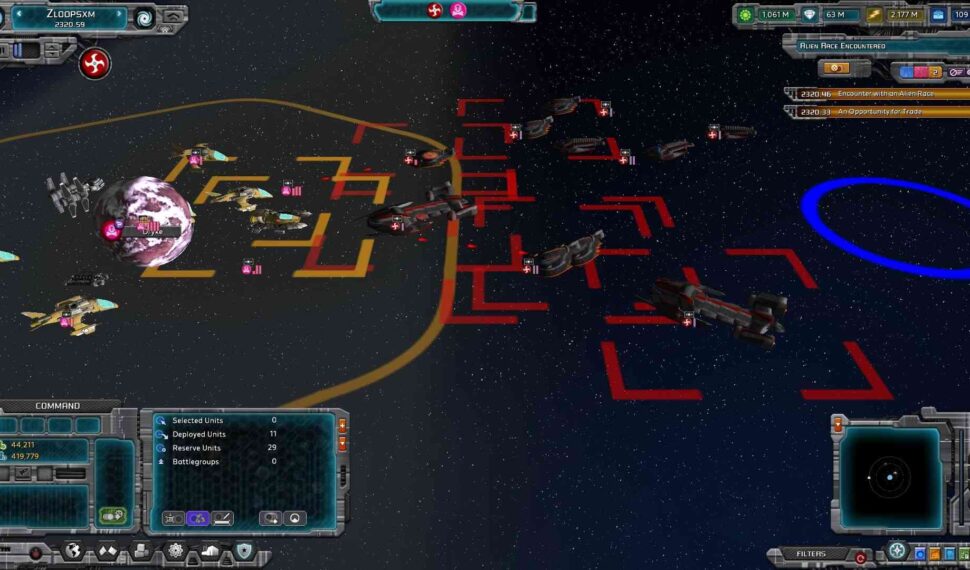Image resolution: width=970 pixels, height=570 pixels.
Task: Click the green toggle button in Command panel
Action: coord(112,516)
